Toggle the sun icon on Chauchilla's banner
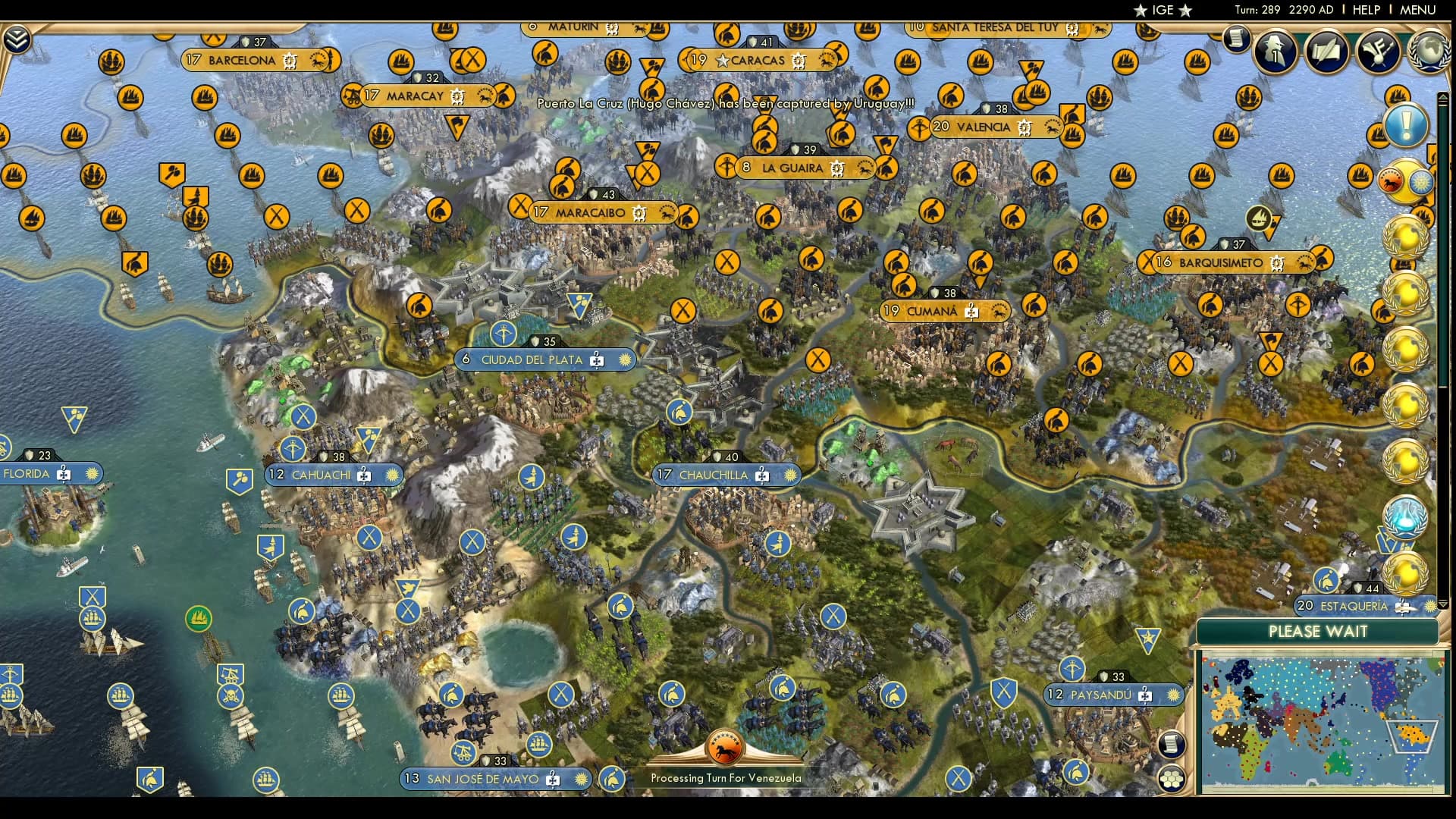The width and height of the screenshot is (1456, 819). pyautogui.click(x=790, y=475)
